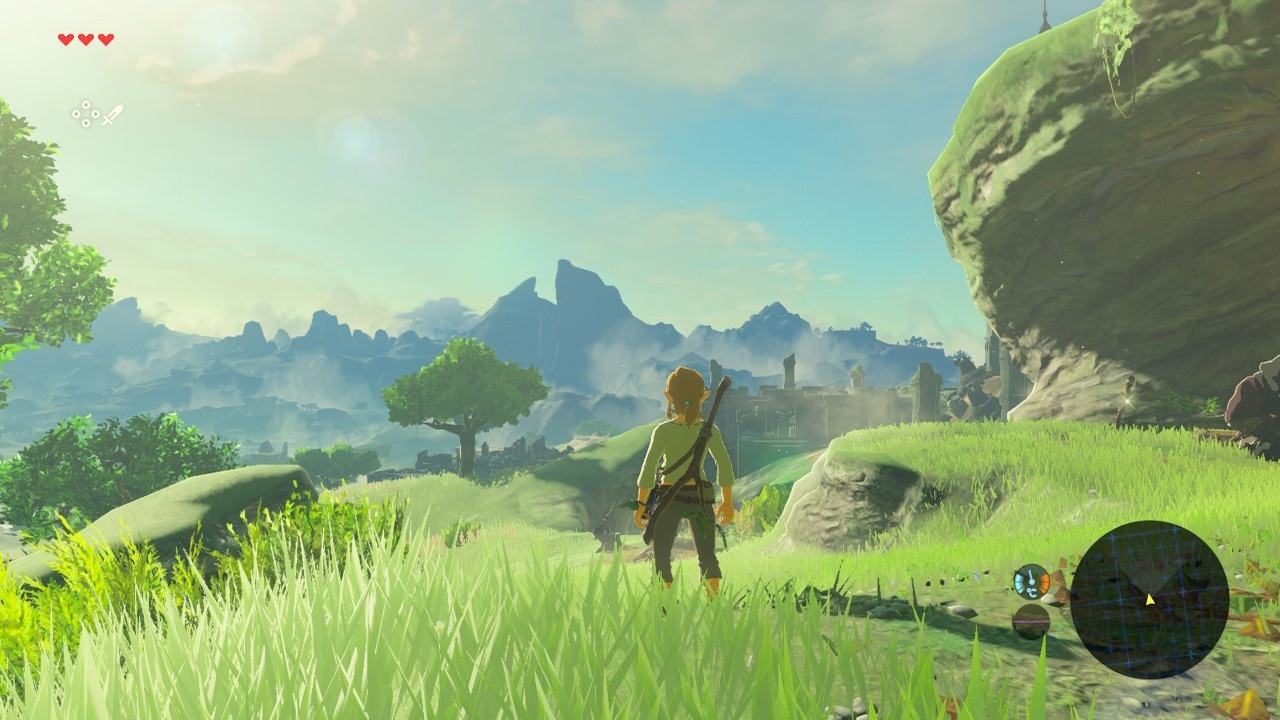Open the circular minimap

tap(1149, 599)
